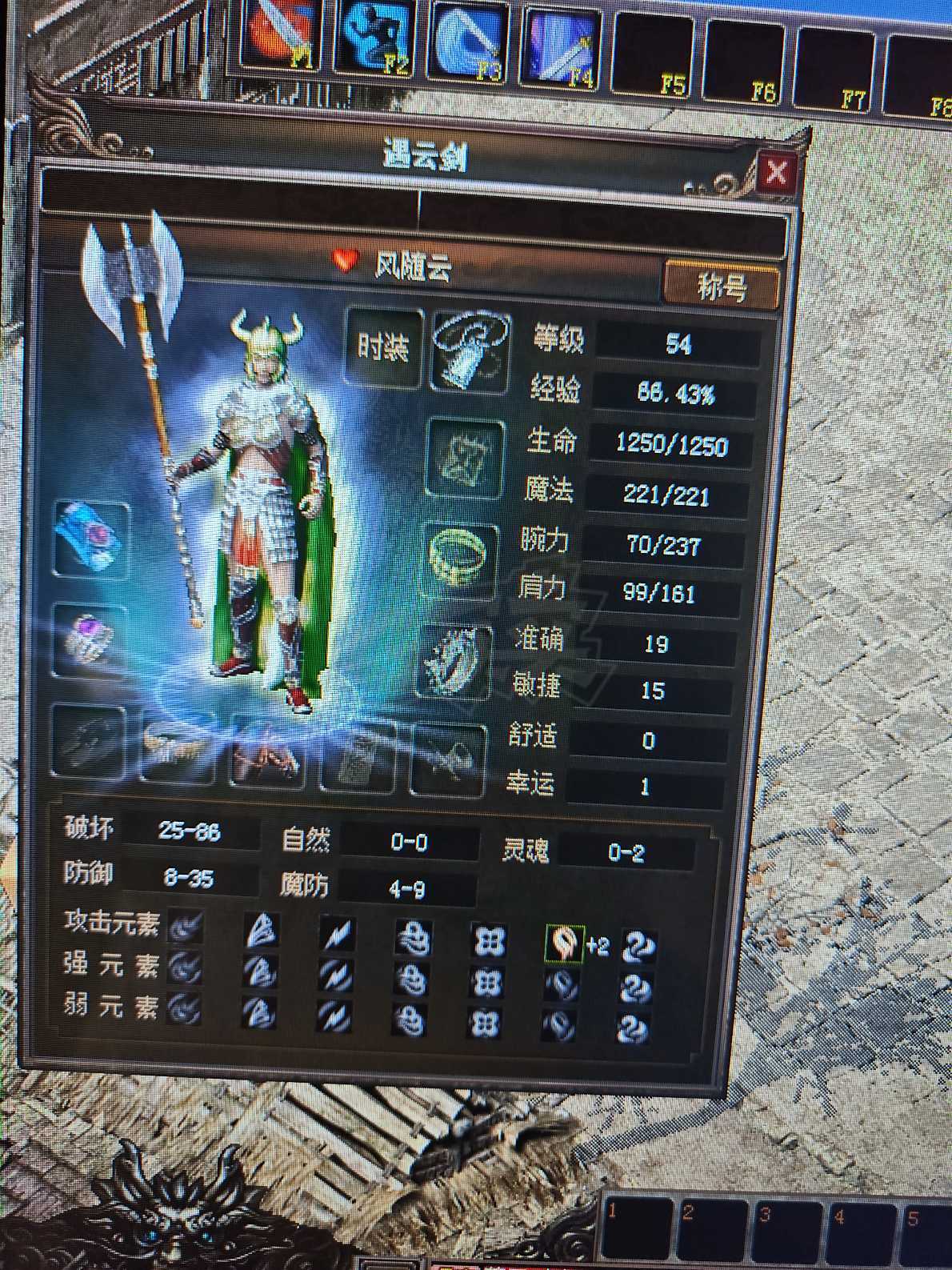Open the 称号 title panel

[721, 286]
